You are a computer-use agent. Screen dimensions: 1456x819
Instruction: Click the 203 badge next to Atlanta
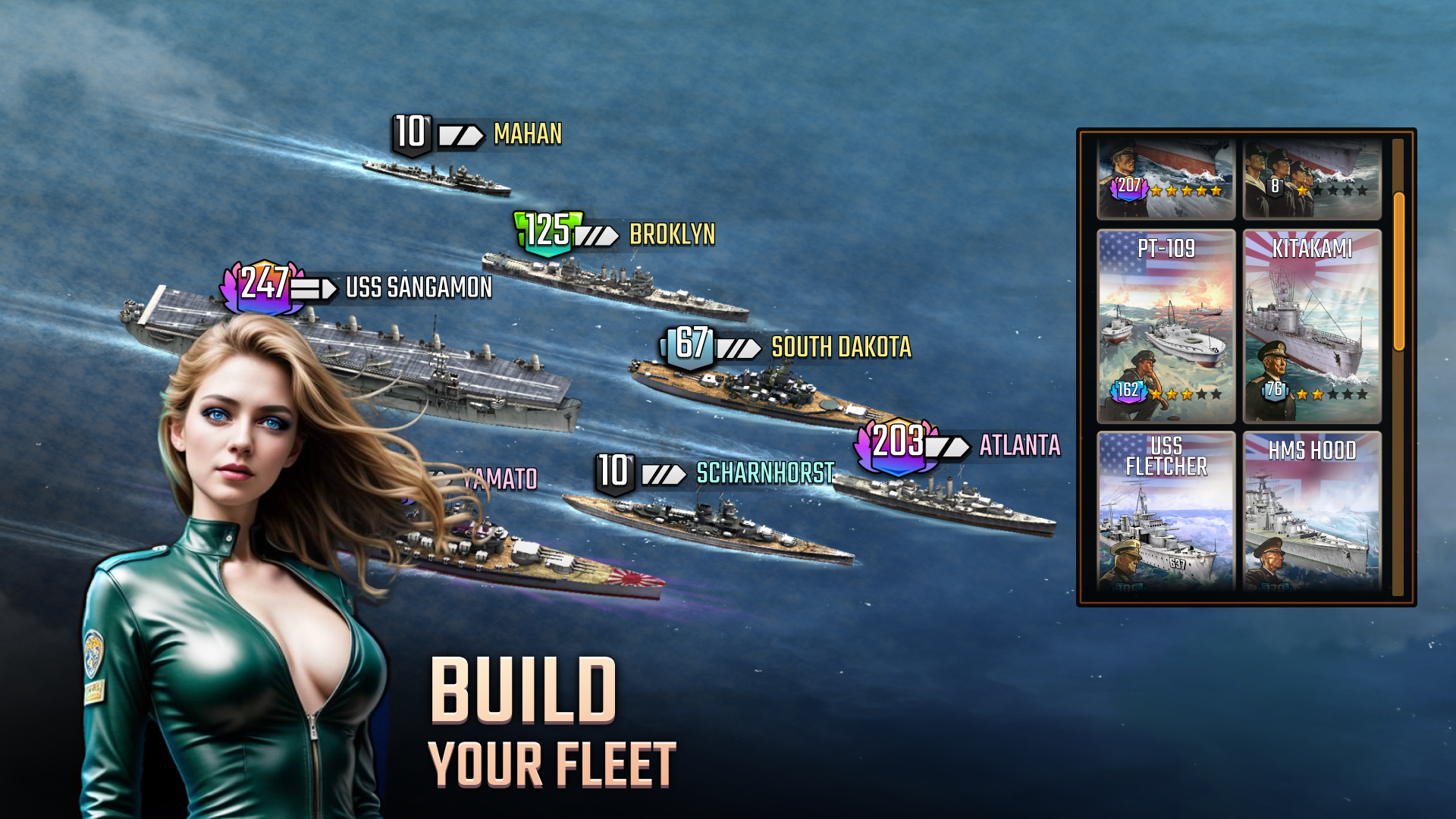point(898,441)
